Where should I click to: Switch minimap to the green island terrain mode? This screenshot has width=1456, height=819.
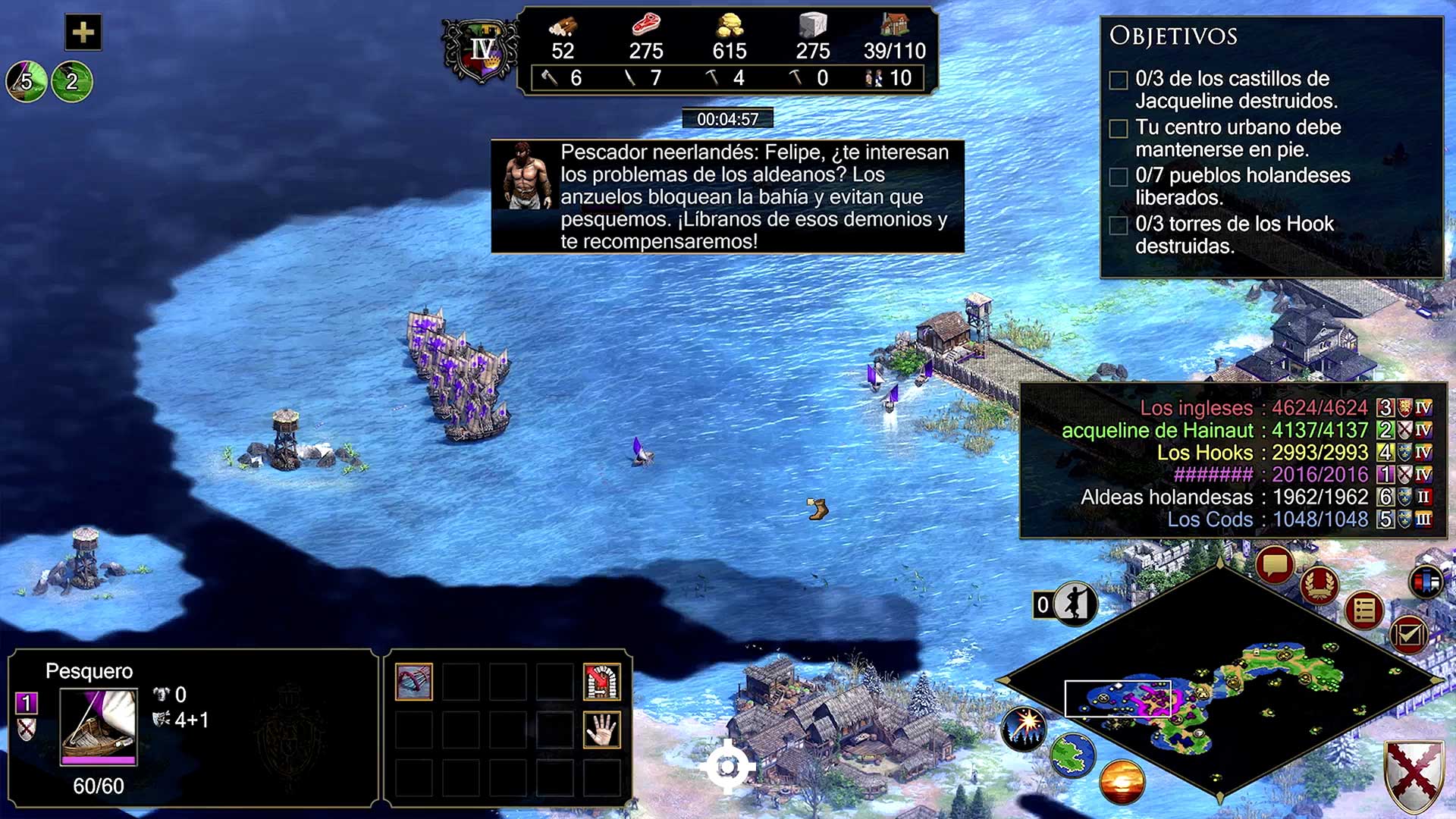click(1073, 755)
